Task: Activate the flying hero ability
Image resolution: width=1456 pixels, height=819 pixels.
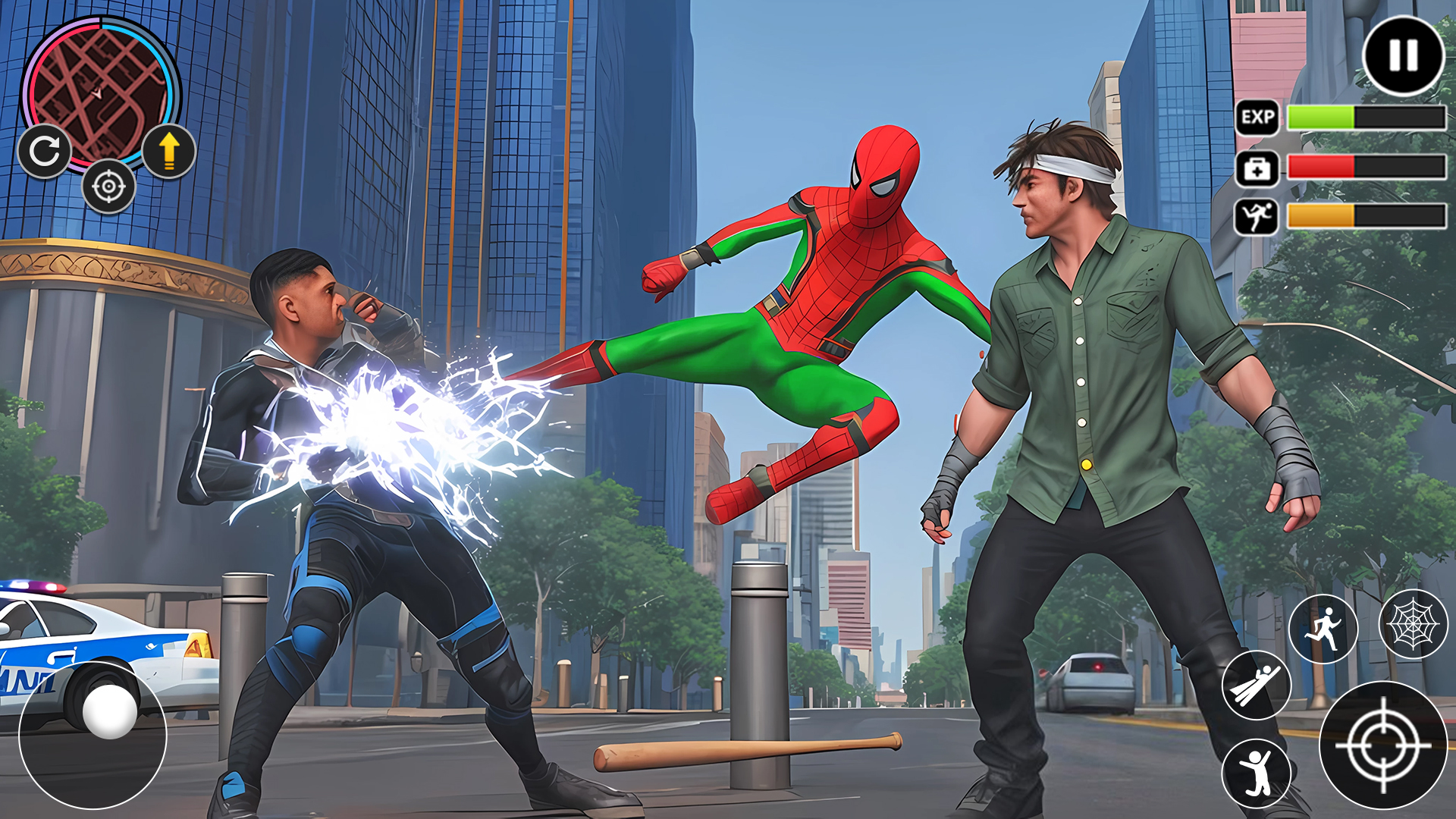Action: click(x=1256, y=685)
